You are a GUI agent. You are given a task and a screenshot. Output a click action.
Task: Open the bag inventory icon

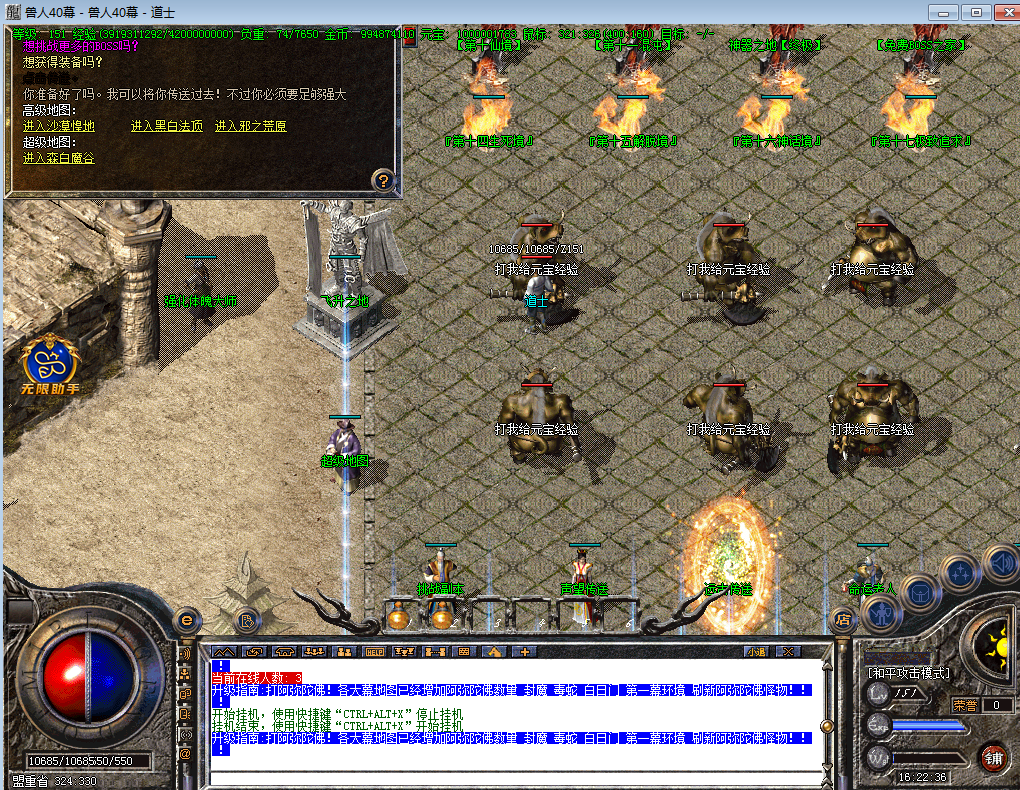pos(921,592)
